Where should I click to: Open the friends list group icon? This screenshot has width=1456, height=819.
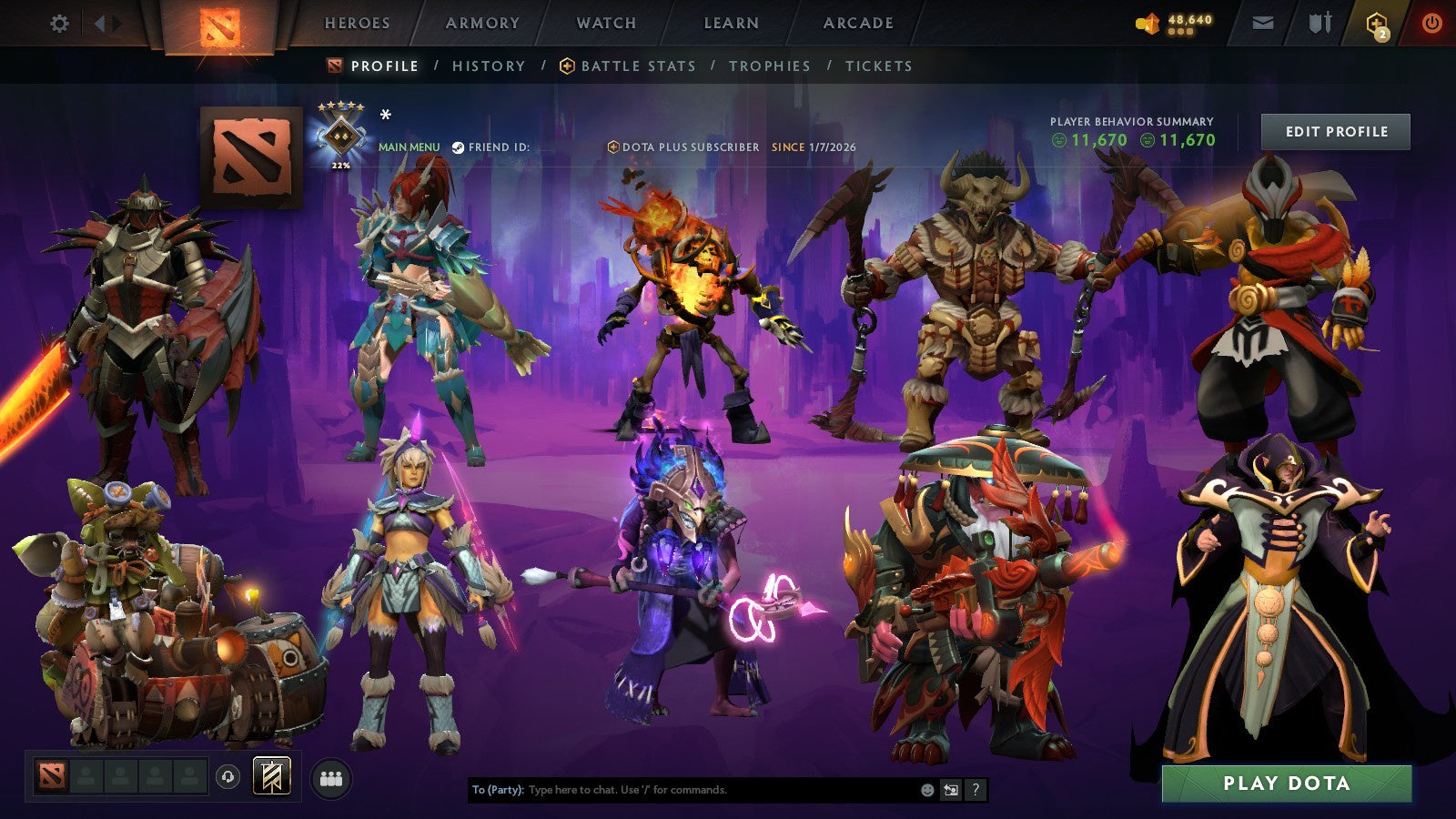click(x=330, y=776)
